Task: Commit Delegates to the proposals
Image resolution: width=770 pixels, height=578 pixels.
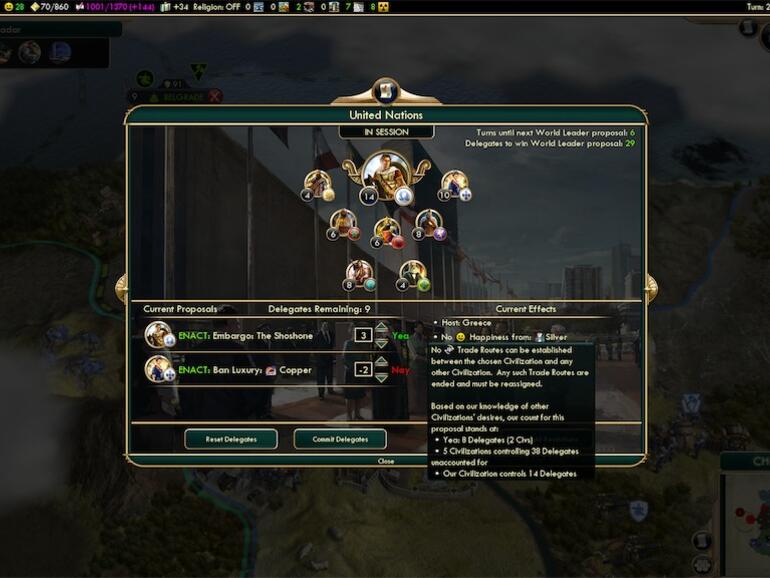Action: (x=340, y=439)
